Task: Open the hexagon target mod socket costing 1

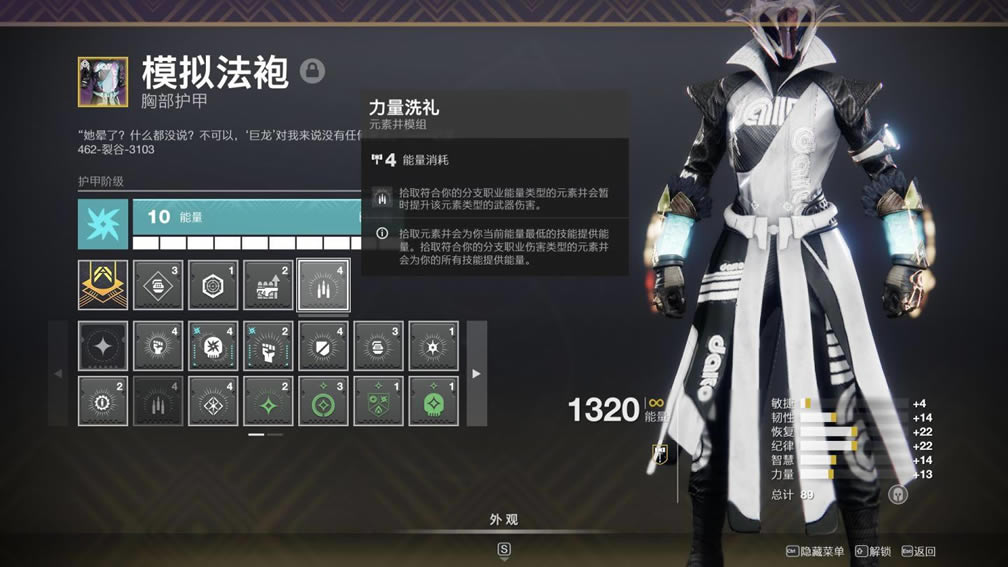Action: (213, 285)
